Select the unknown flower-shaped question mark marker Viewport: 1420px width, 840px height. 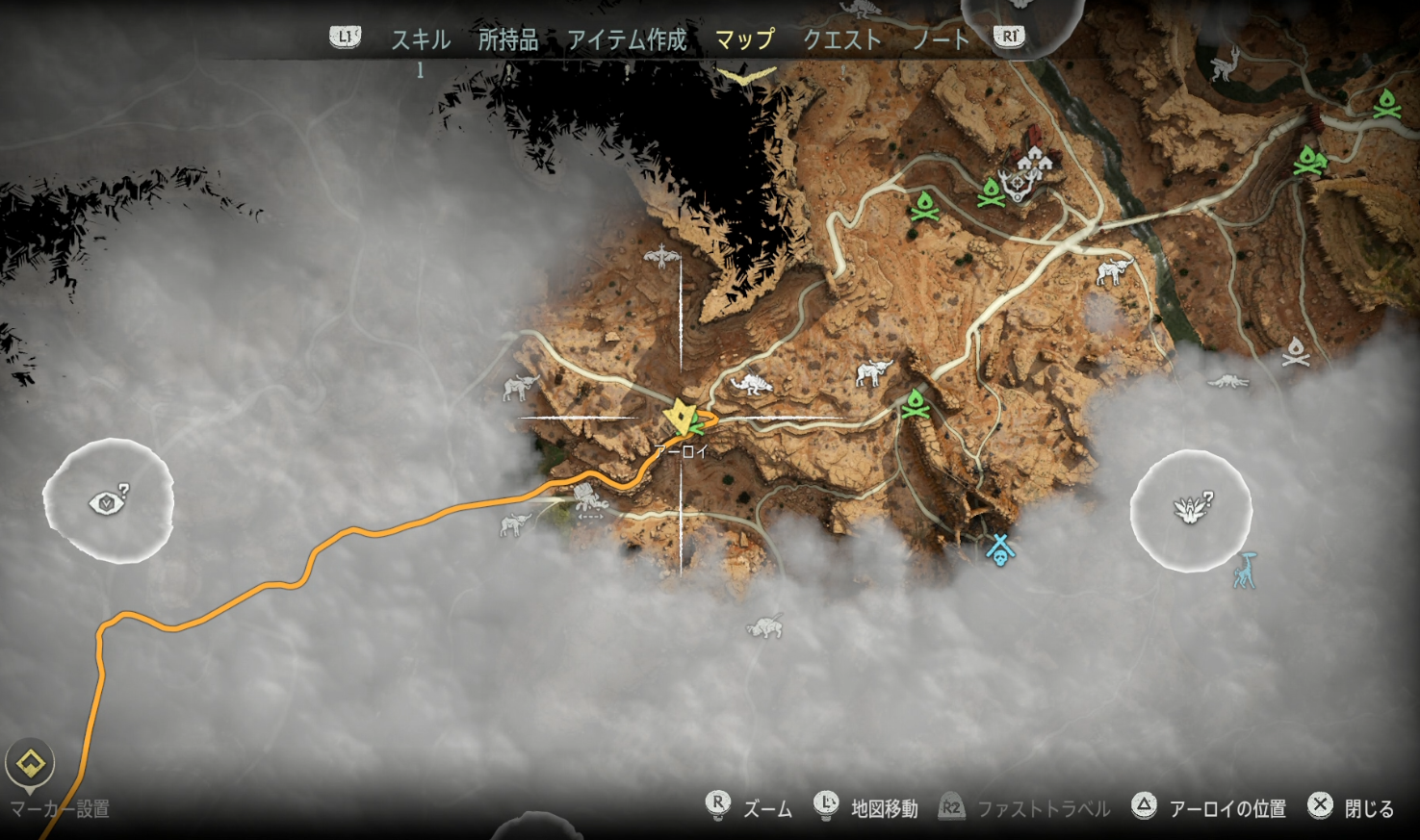1191,509
